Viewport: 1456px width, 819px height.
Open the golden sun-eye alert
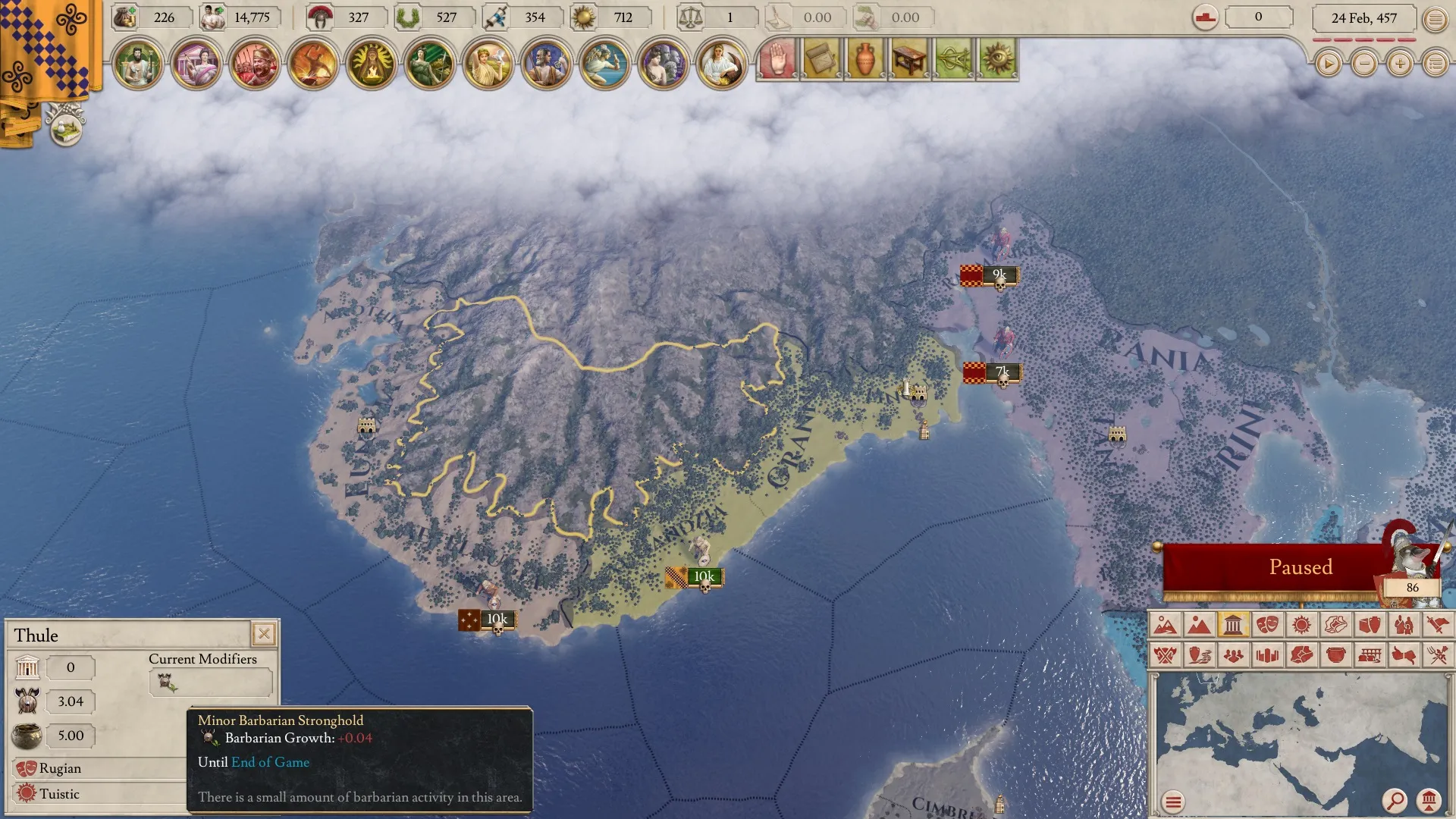(x=997, y=59)
